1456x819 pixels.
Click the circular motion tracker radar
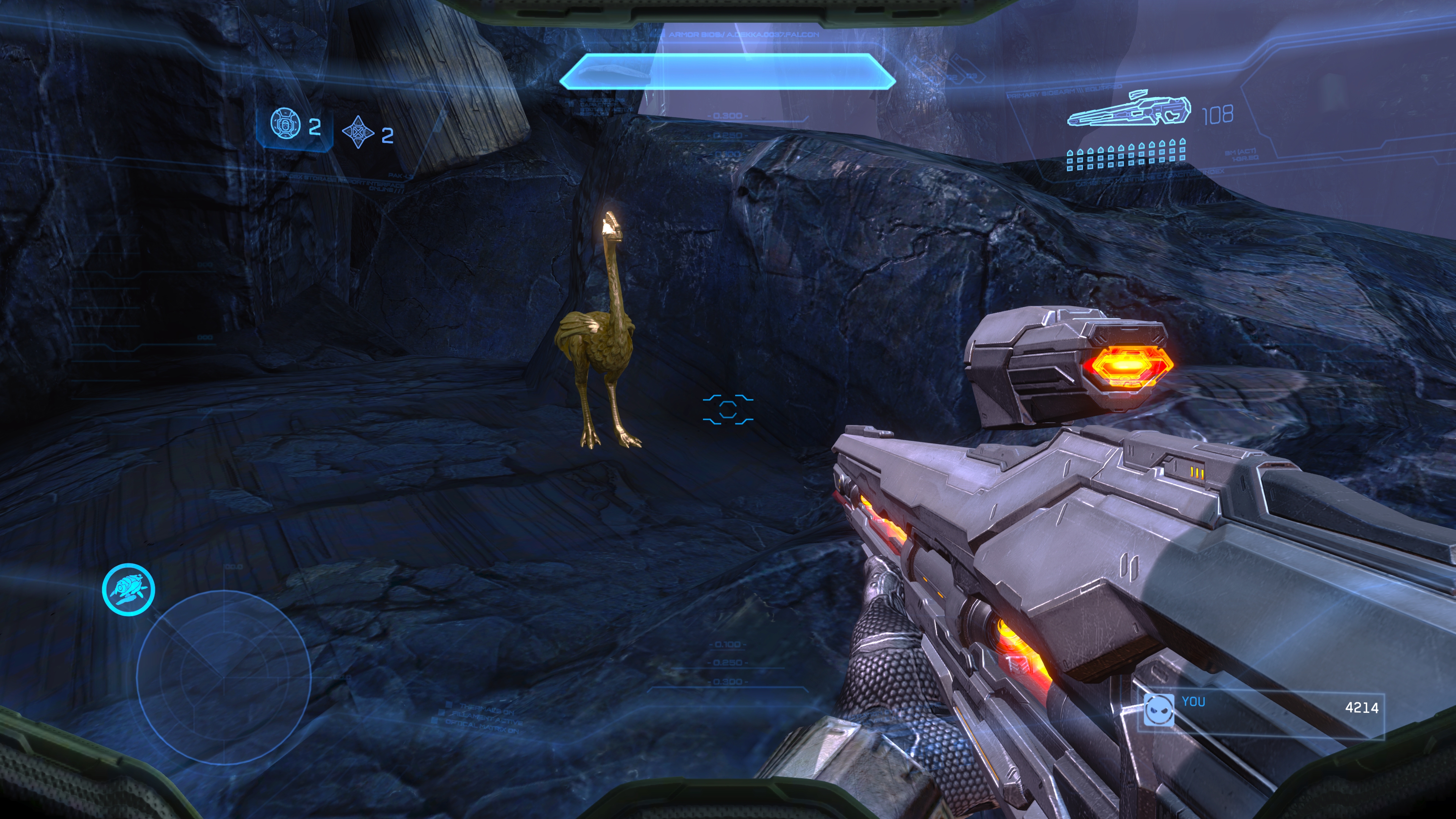coord(224,676)
